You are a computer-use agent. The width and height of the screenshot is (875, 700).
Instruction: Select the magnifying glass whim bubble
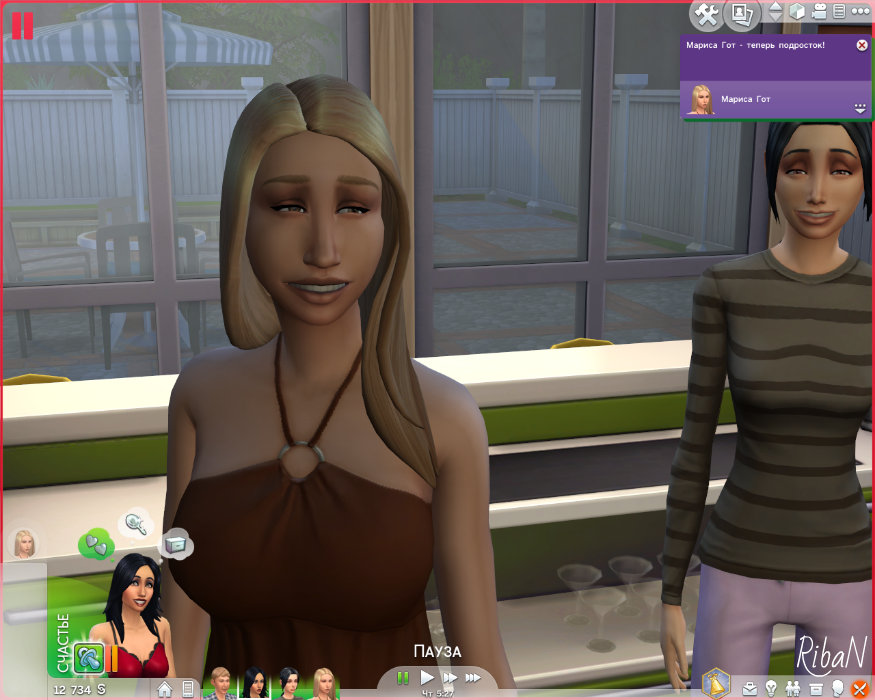click(133, 522)
